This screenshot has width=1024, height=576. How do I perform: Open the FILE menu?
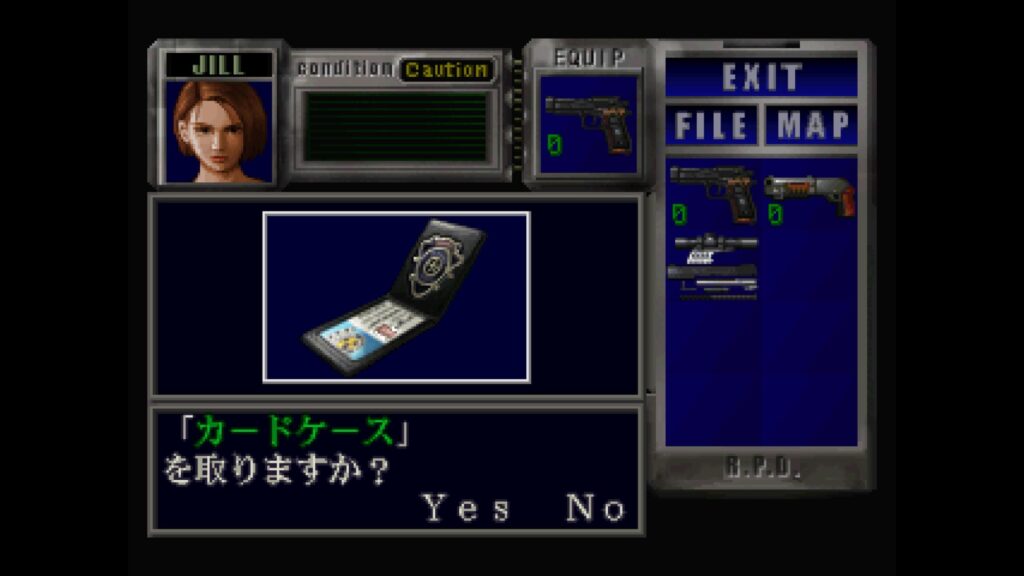pos(712,126)
